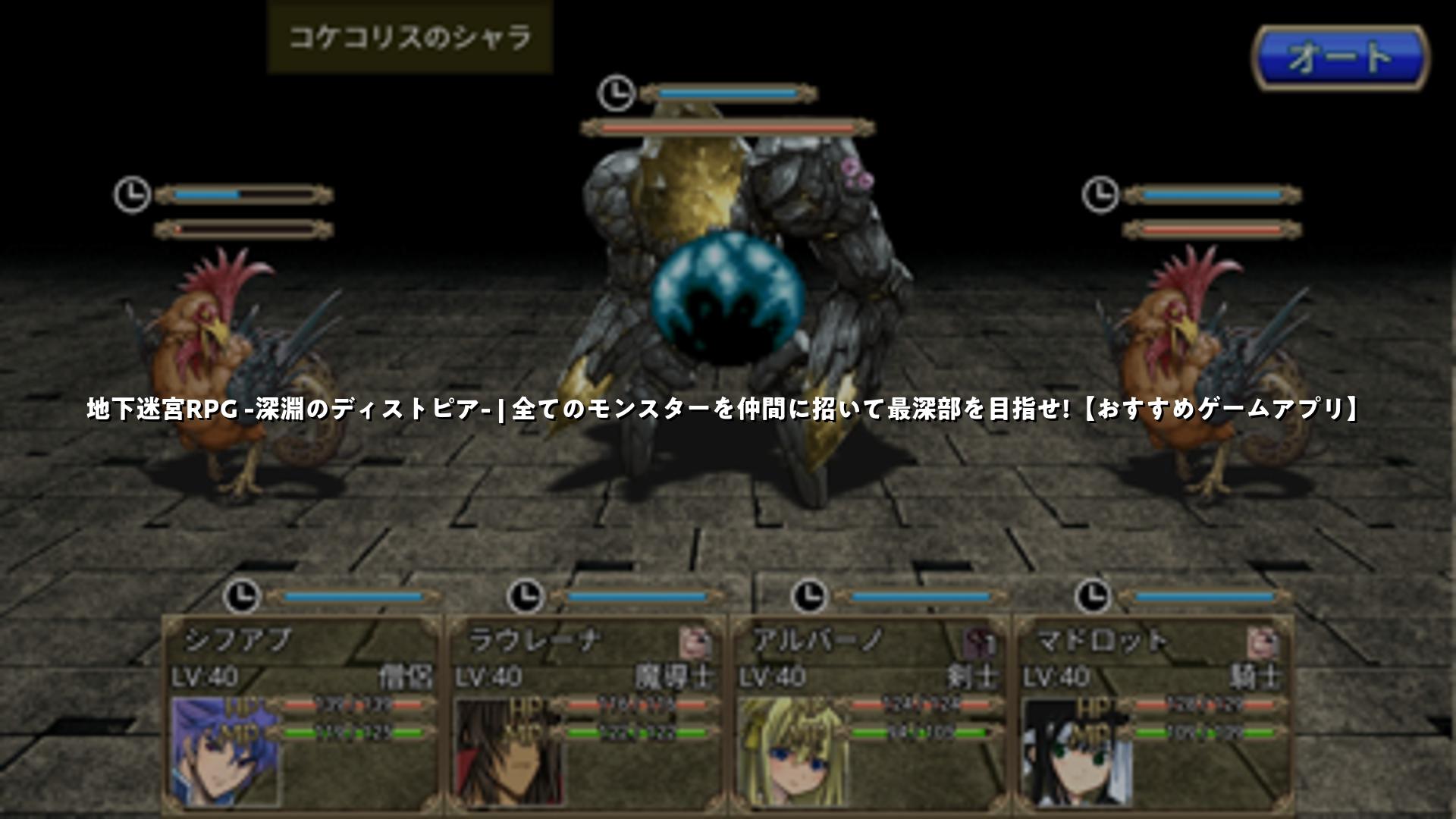Select アルバーノ's character panel

(869, 713)
